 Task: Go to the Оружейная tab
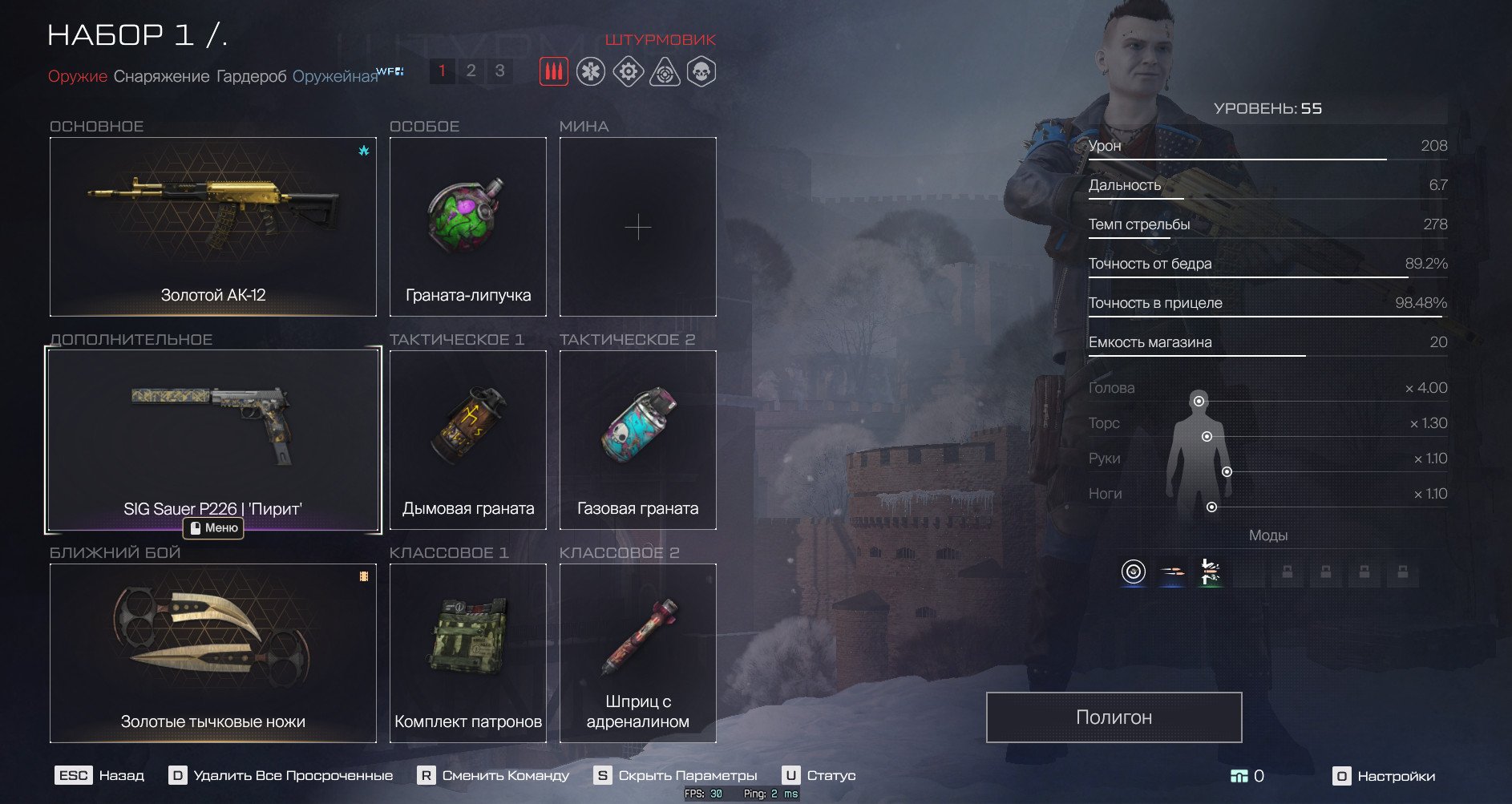tap(334, 76)
